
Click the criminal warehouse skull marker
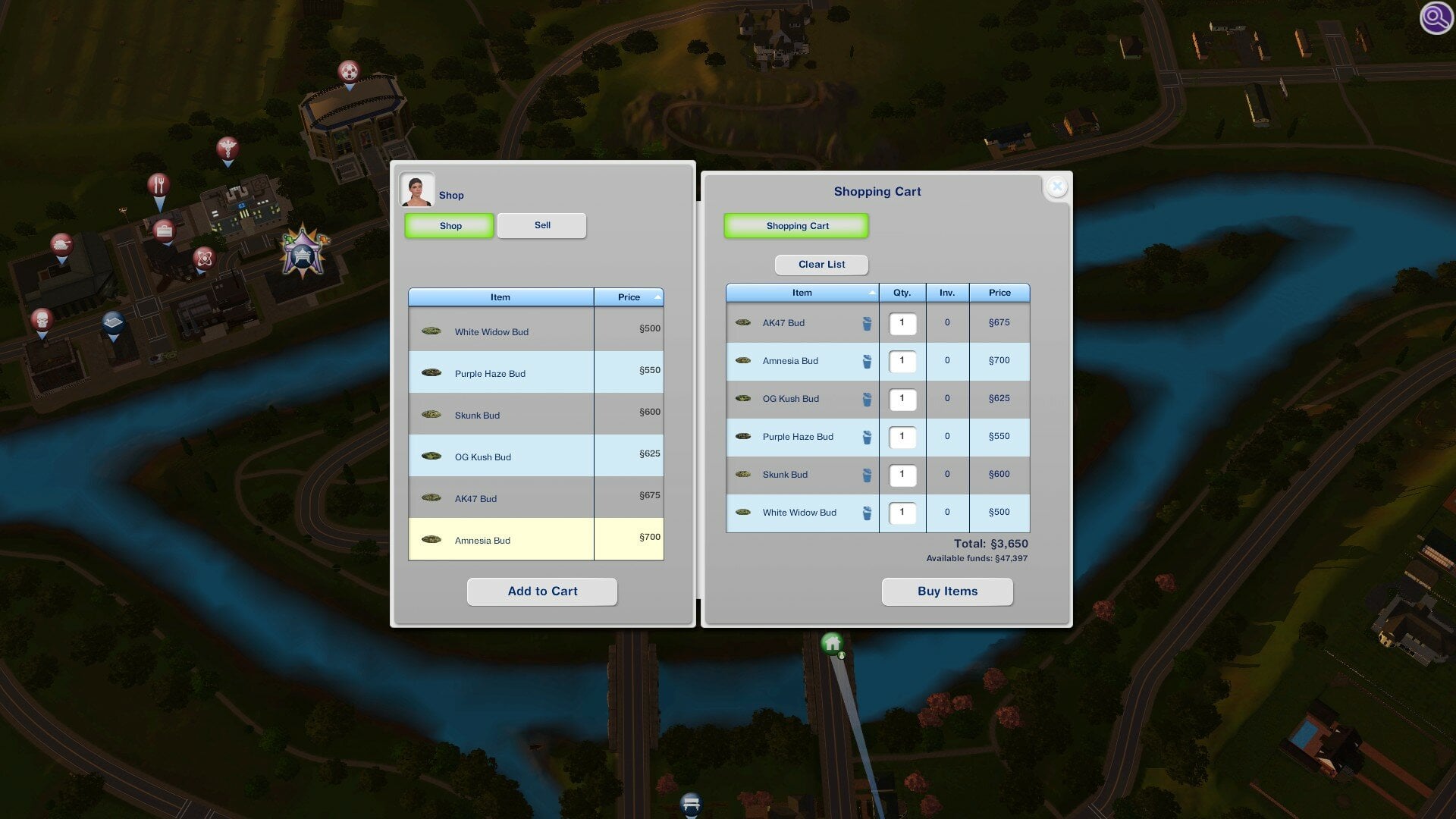42,321
